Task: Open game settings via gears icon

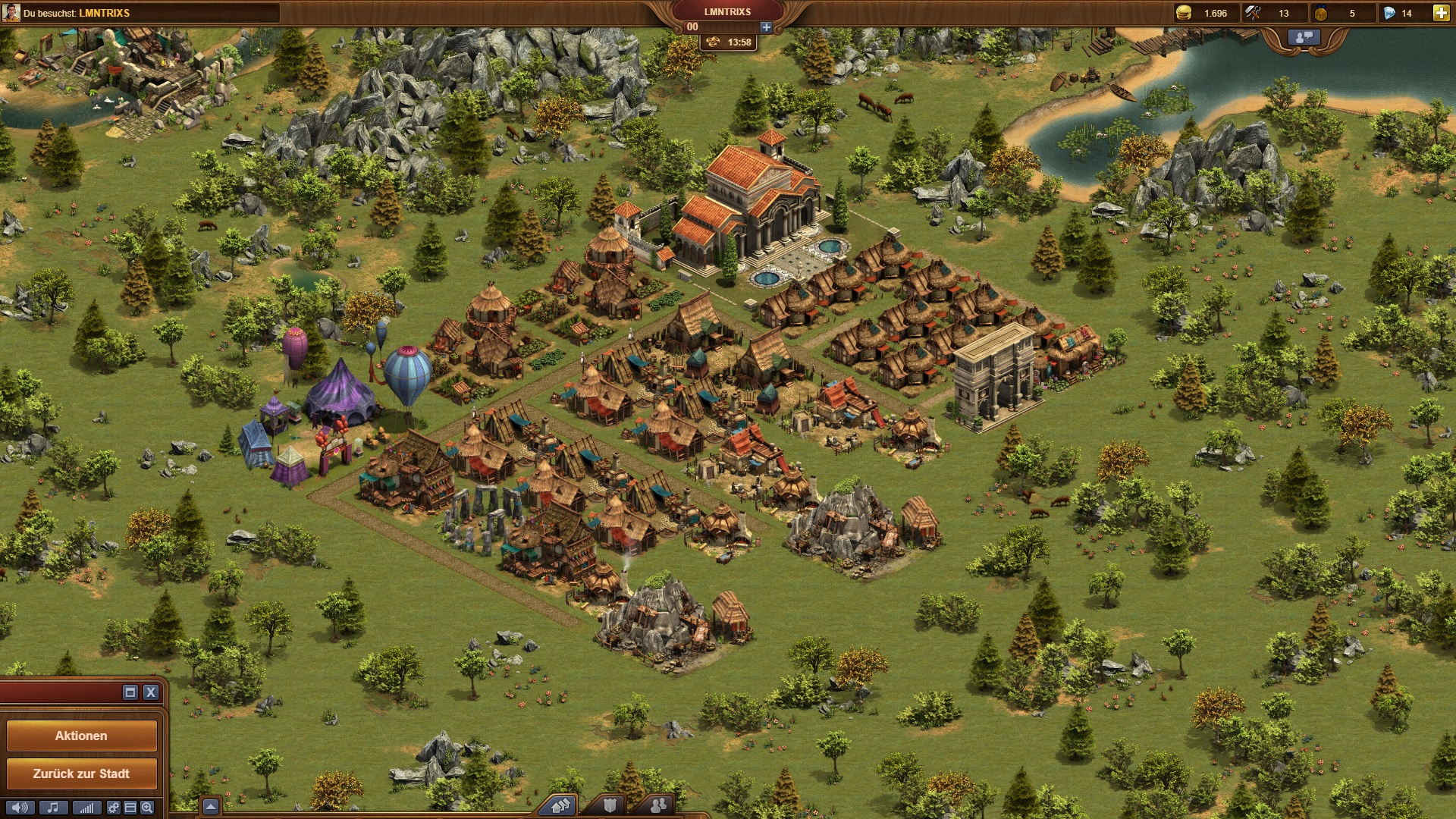Action: click(114, 808)
